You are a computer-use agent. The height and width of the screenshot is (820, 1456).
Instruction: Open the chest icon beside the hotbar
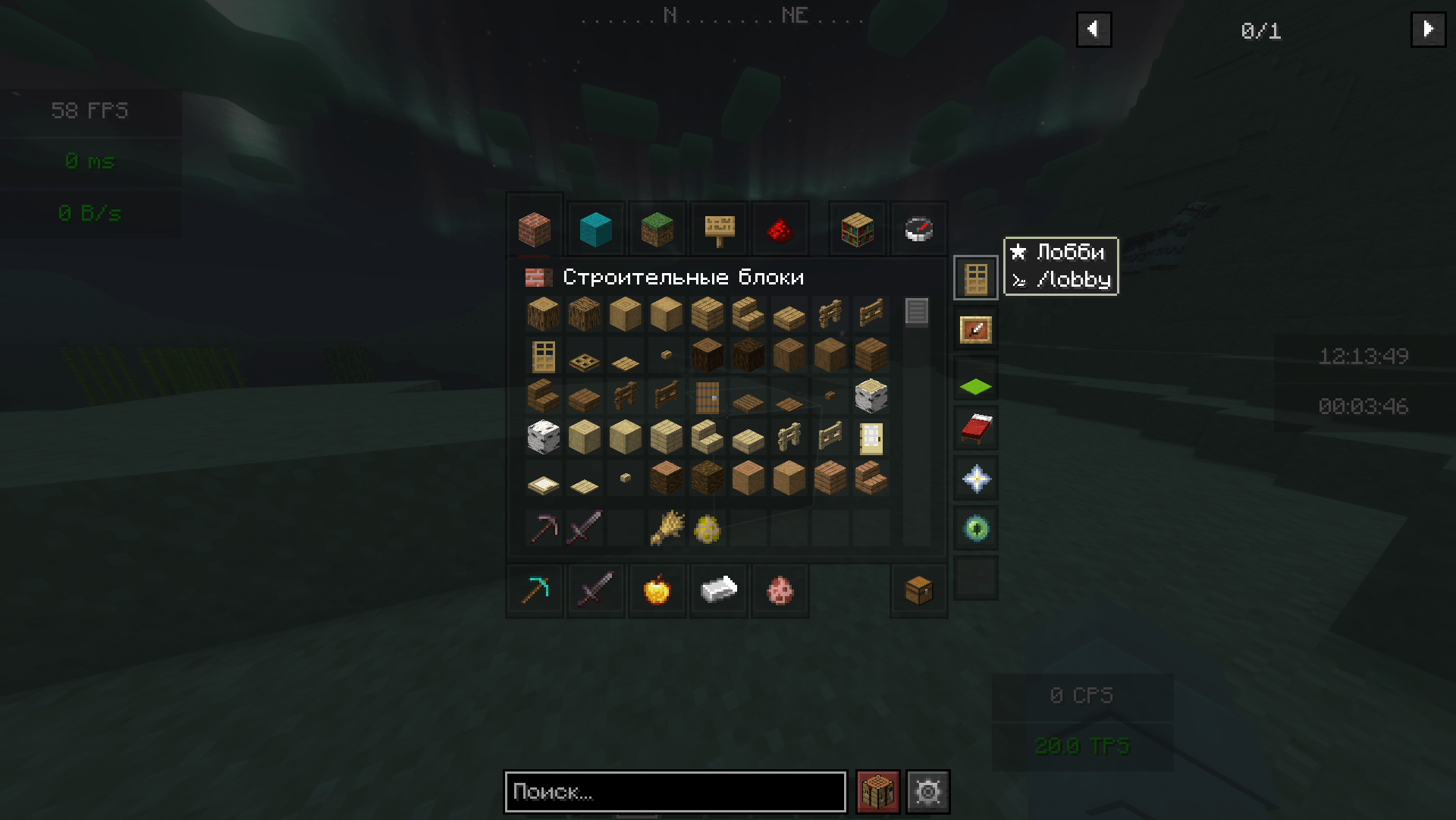(918, 591)
